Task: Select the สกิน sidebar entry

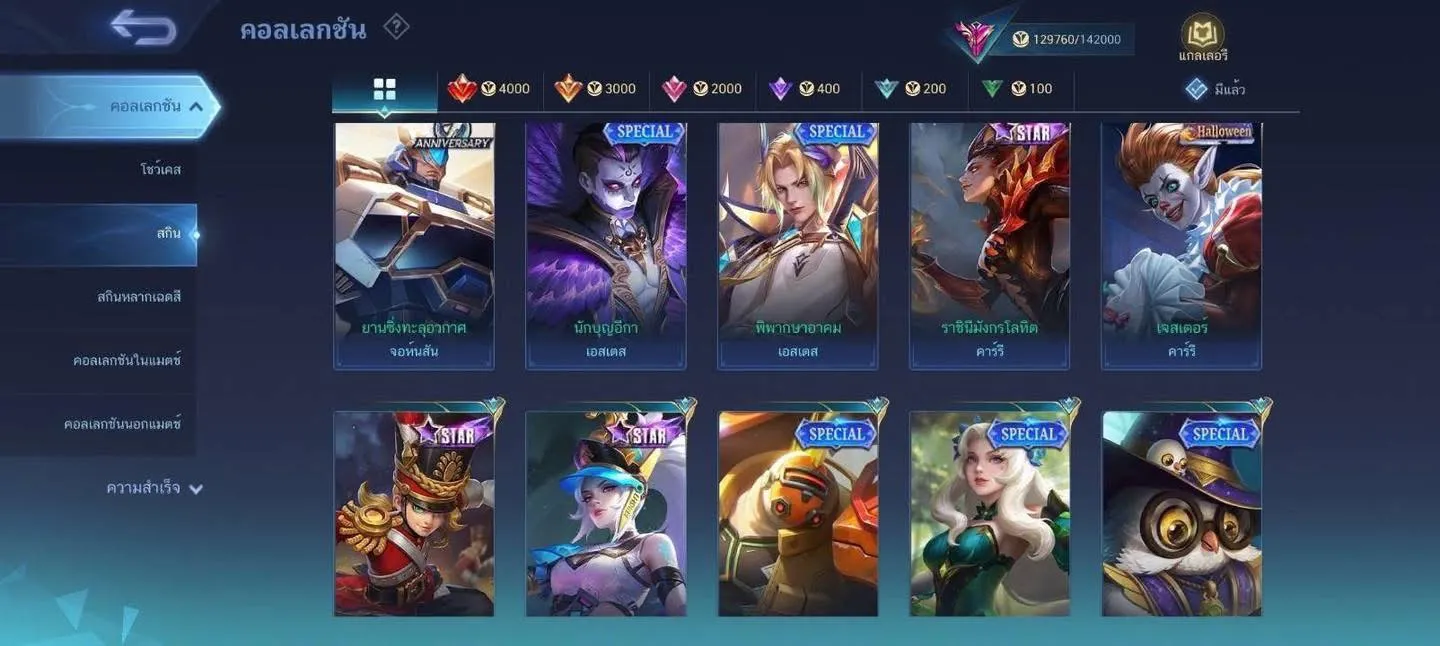Action: [x=167, y=234]
